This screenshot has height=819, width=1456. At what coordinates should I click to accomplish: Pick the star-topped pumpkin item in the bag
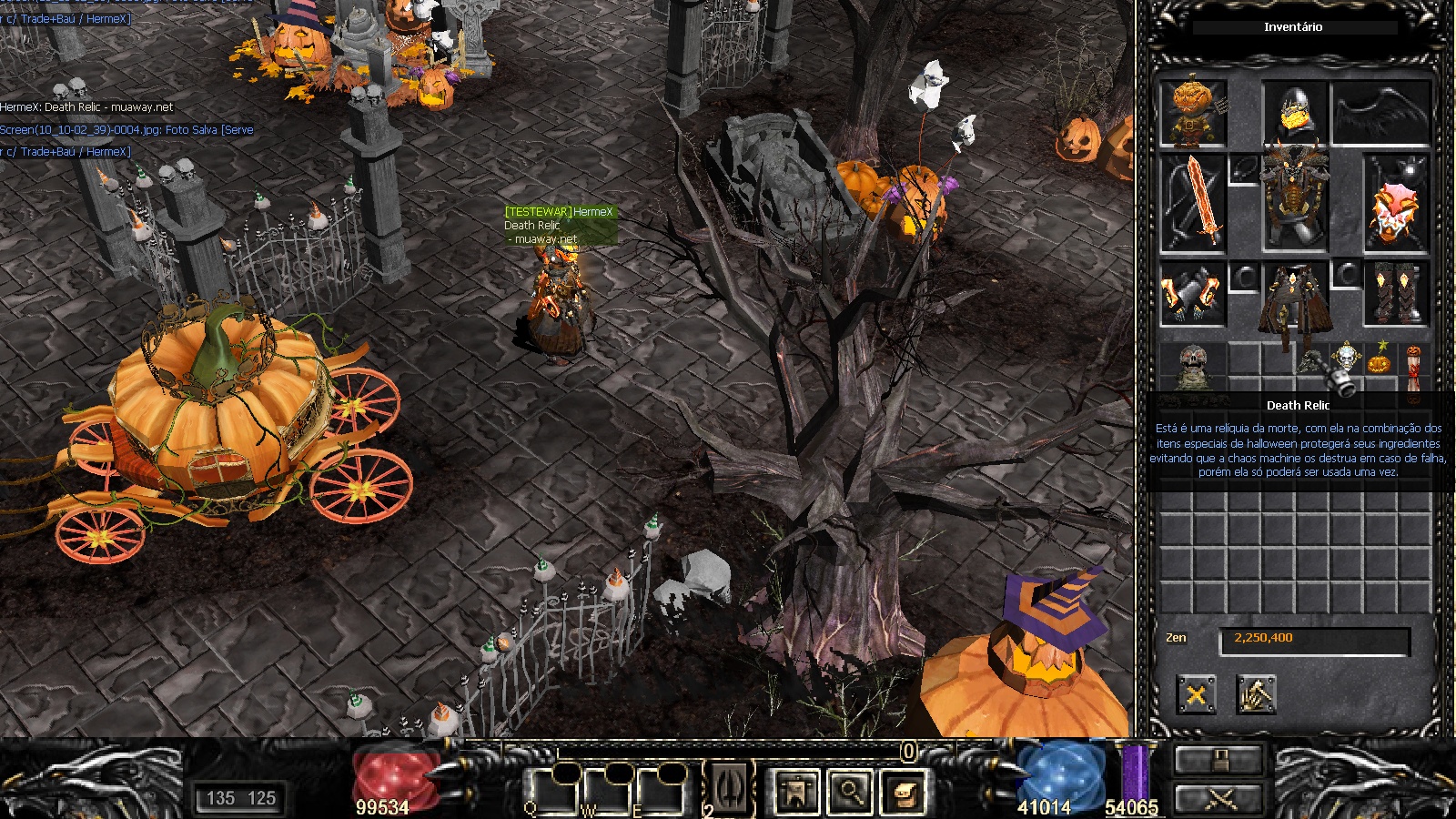(1380, 359)
